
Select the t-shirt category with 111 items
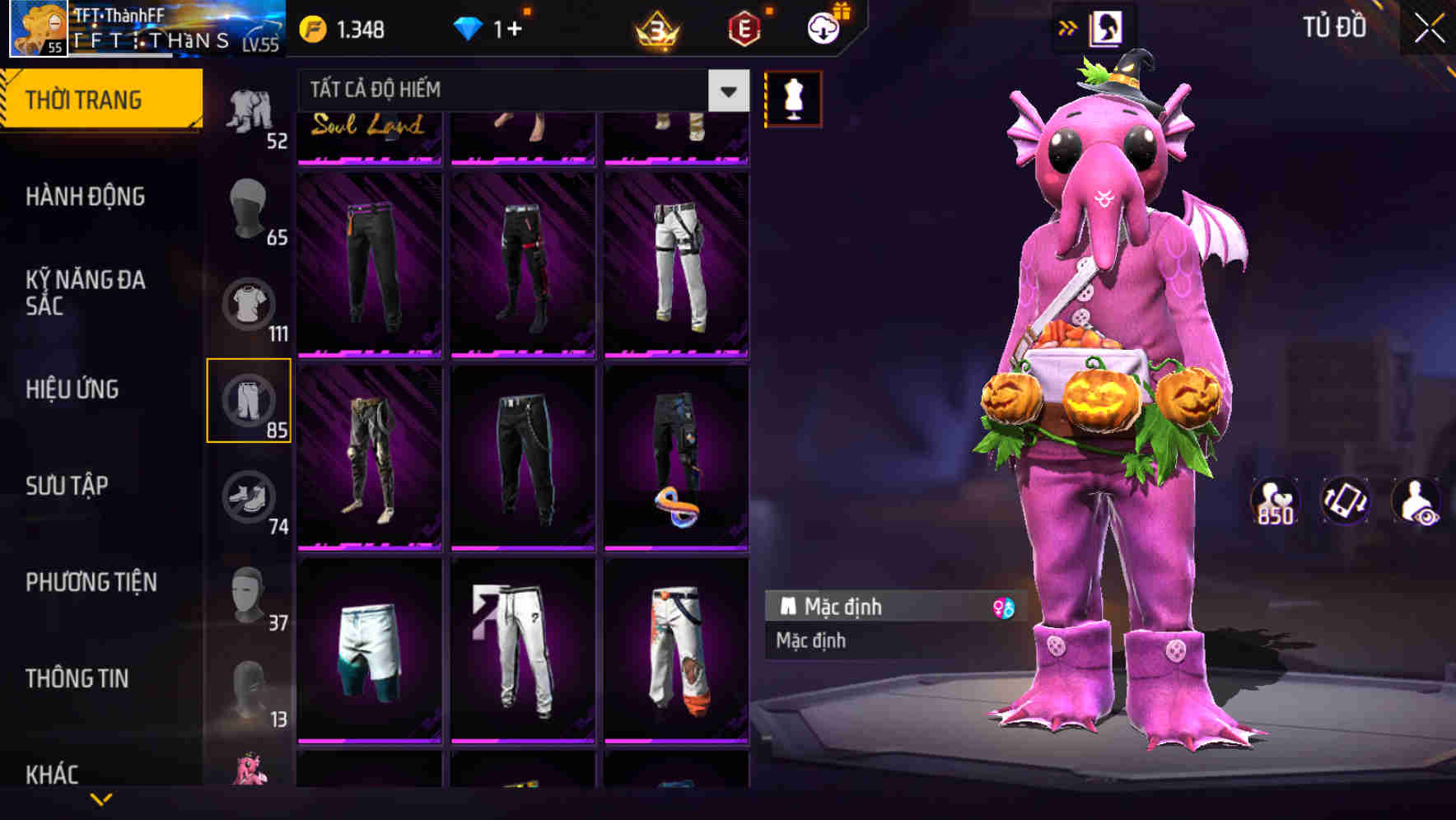click(x=250, y=303)
